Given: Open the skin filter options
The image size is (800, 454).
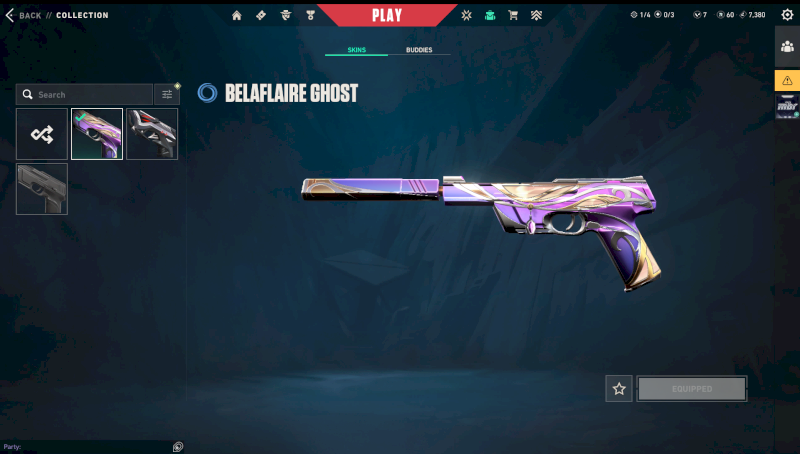Looking at the screenshot, I should (x=167, y=95).
